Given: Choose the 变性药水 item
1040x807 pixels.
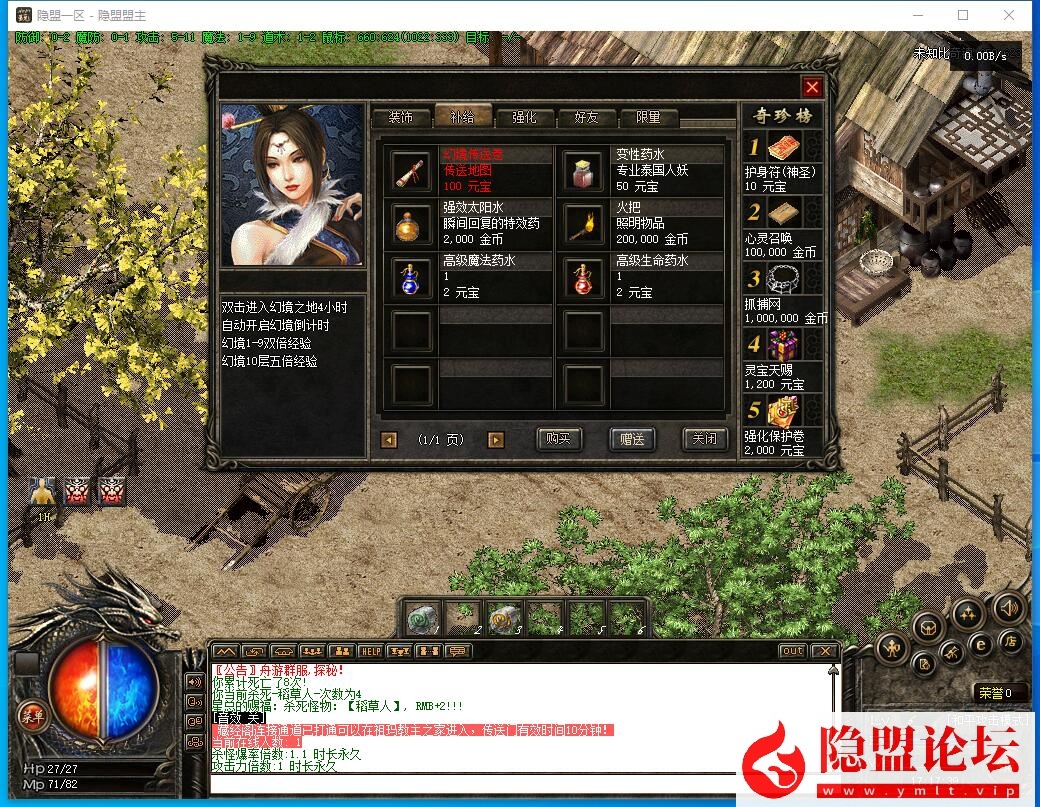Looking at the screenshot, I should 583,171.
